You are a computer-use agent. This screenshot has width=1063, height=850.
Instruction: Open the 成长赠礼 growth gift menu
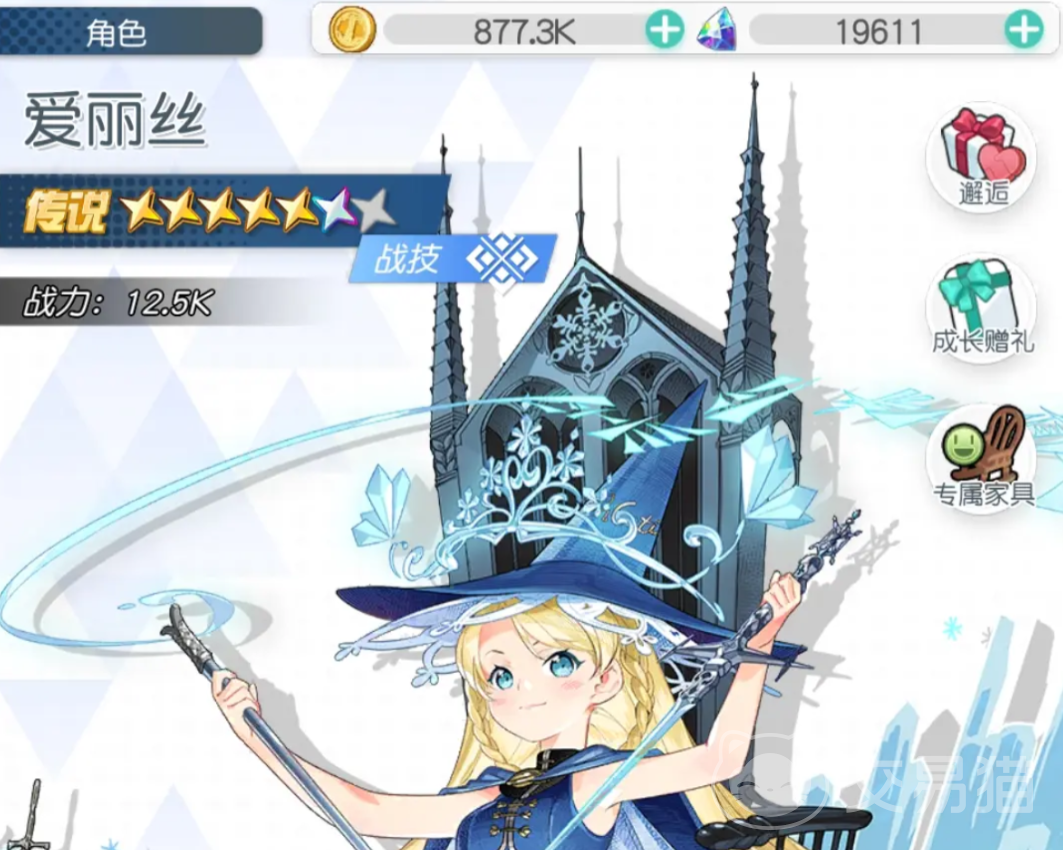click(x=982, y=307)
